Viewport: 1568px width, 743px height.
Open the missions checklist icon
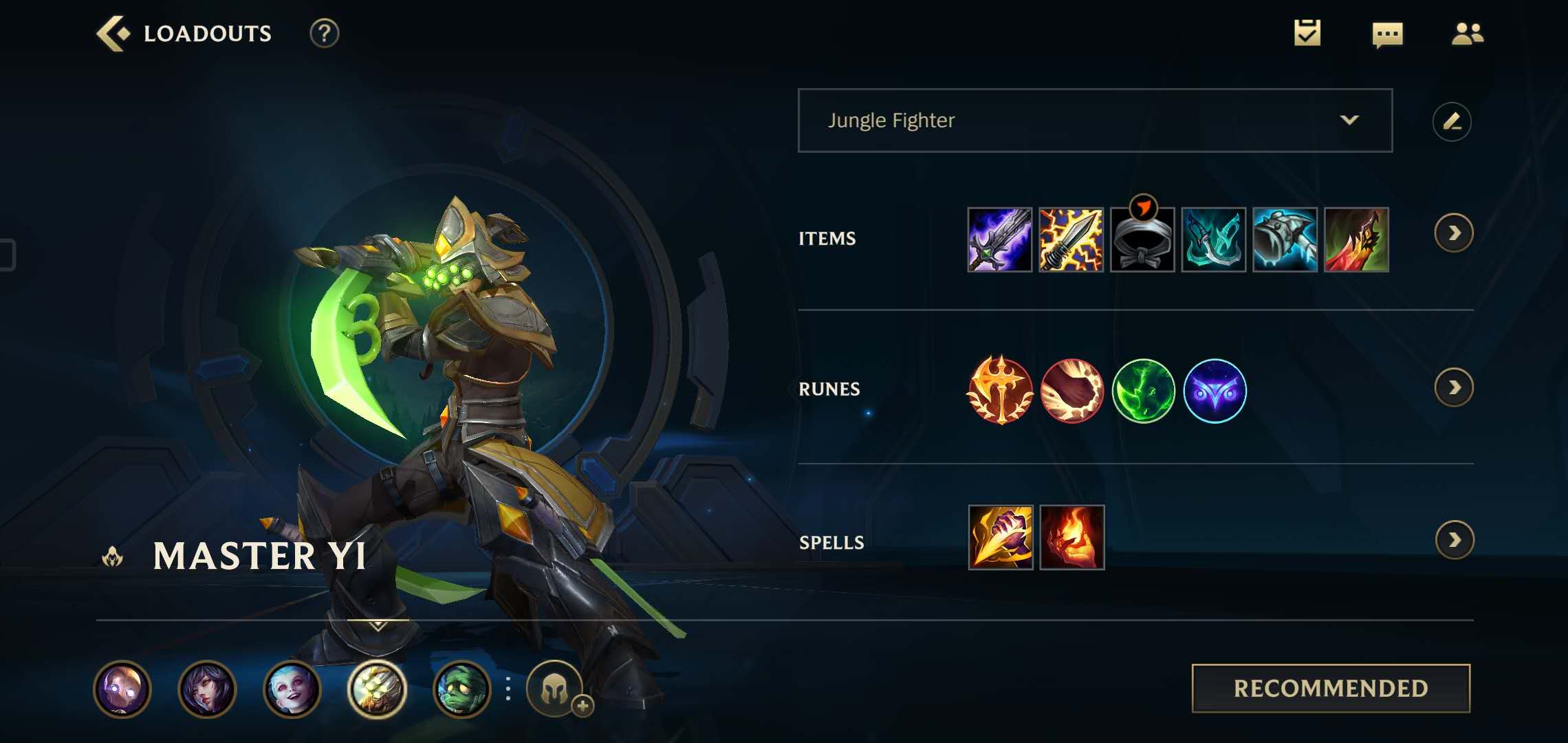pos(1307,33)
